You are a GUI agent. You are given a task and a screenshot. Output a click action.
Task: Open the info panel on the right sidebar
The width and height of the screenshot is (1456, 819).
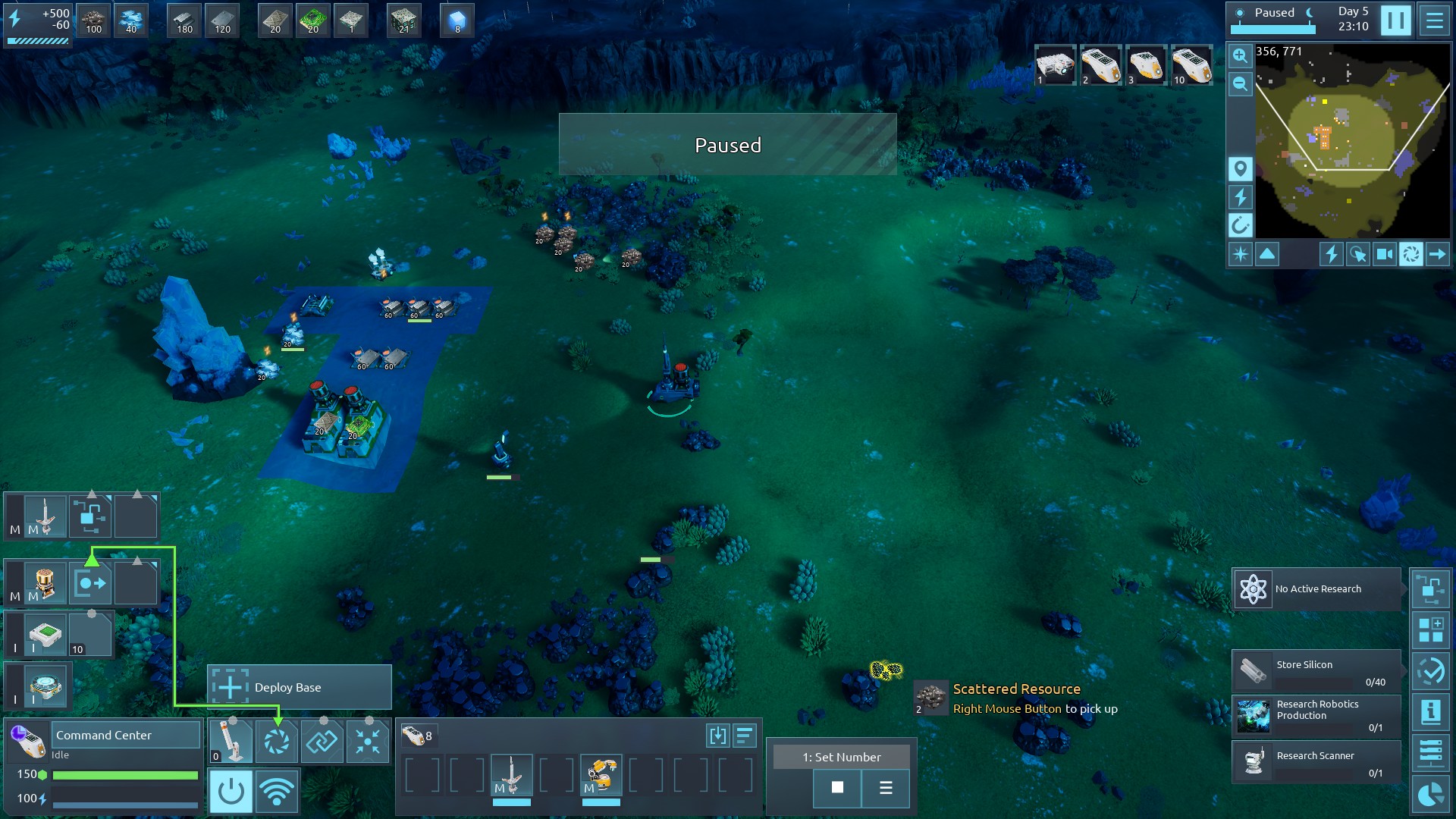(1431, 712)
